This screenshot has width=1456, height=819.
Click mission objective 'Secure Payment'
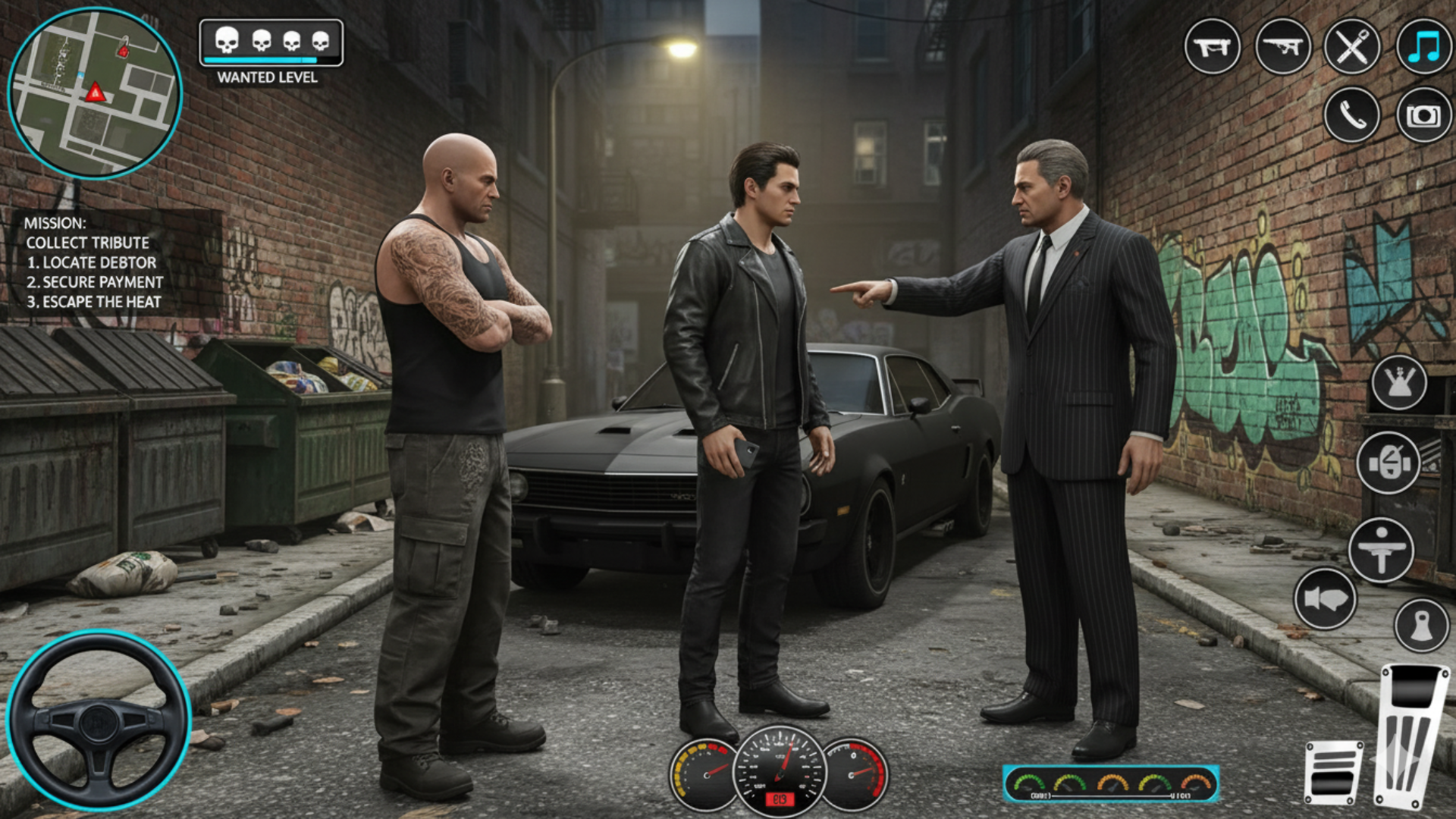tap(96, 282)
